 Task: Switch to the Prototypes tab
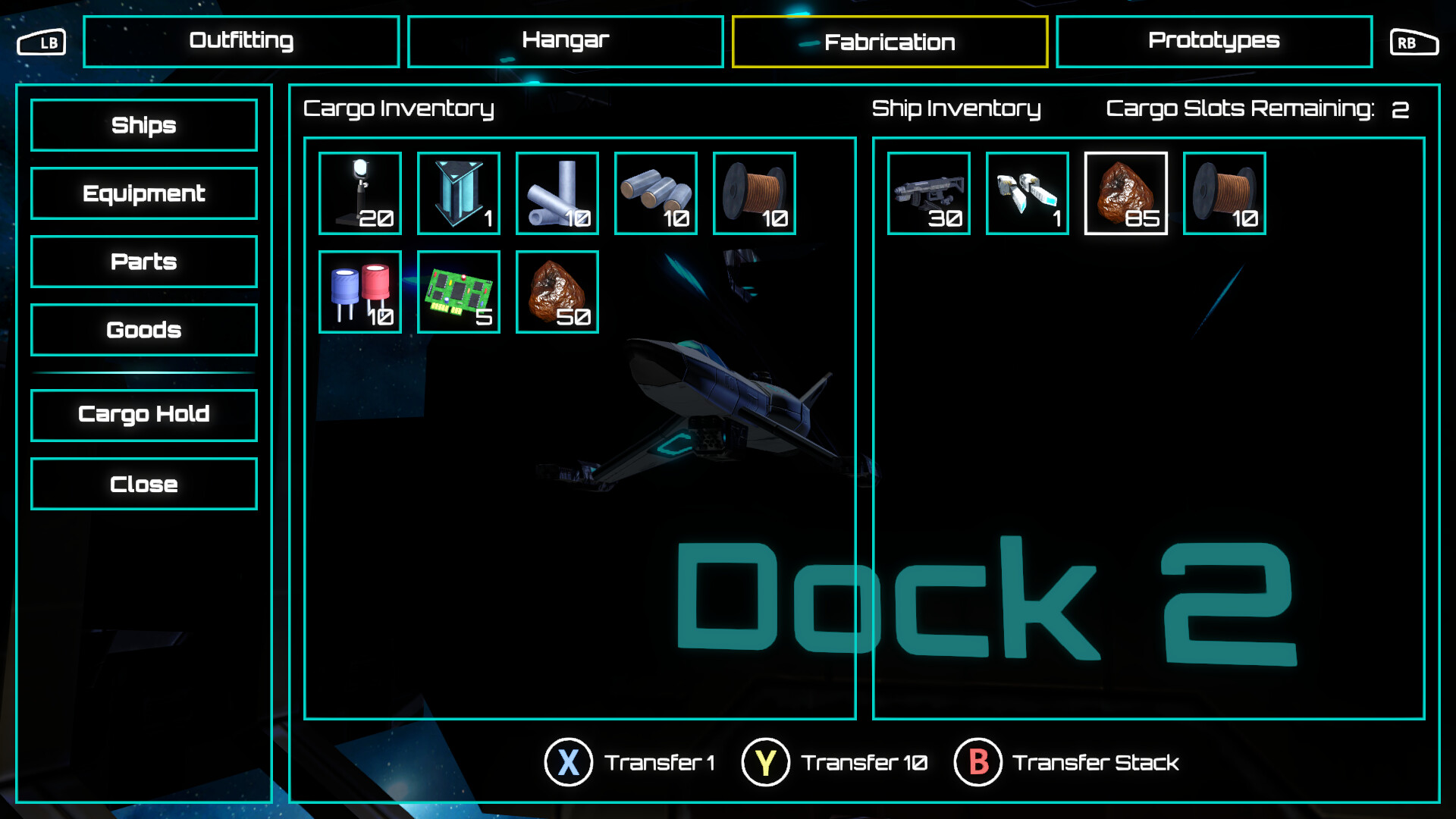point(1214,41)
